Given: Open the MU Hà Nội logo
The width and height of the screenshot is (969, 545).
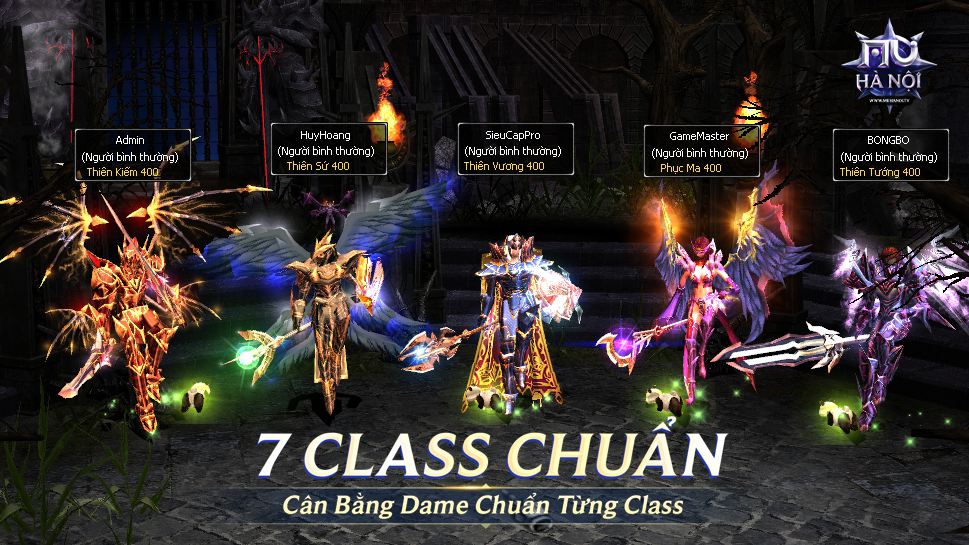Looking at the screenshot, I should (x=894, y=66).
